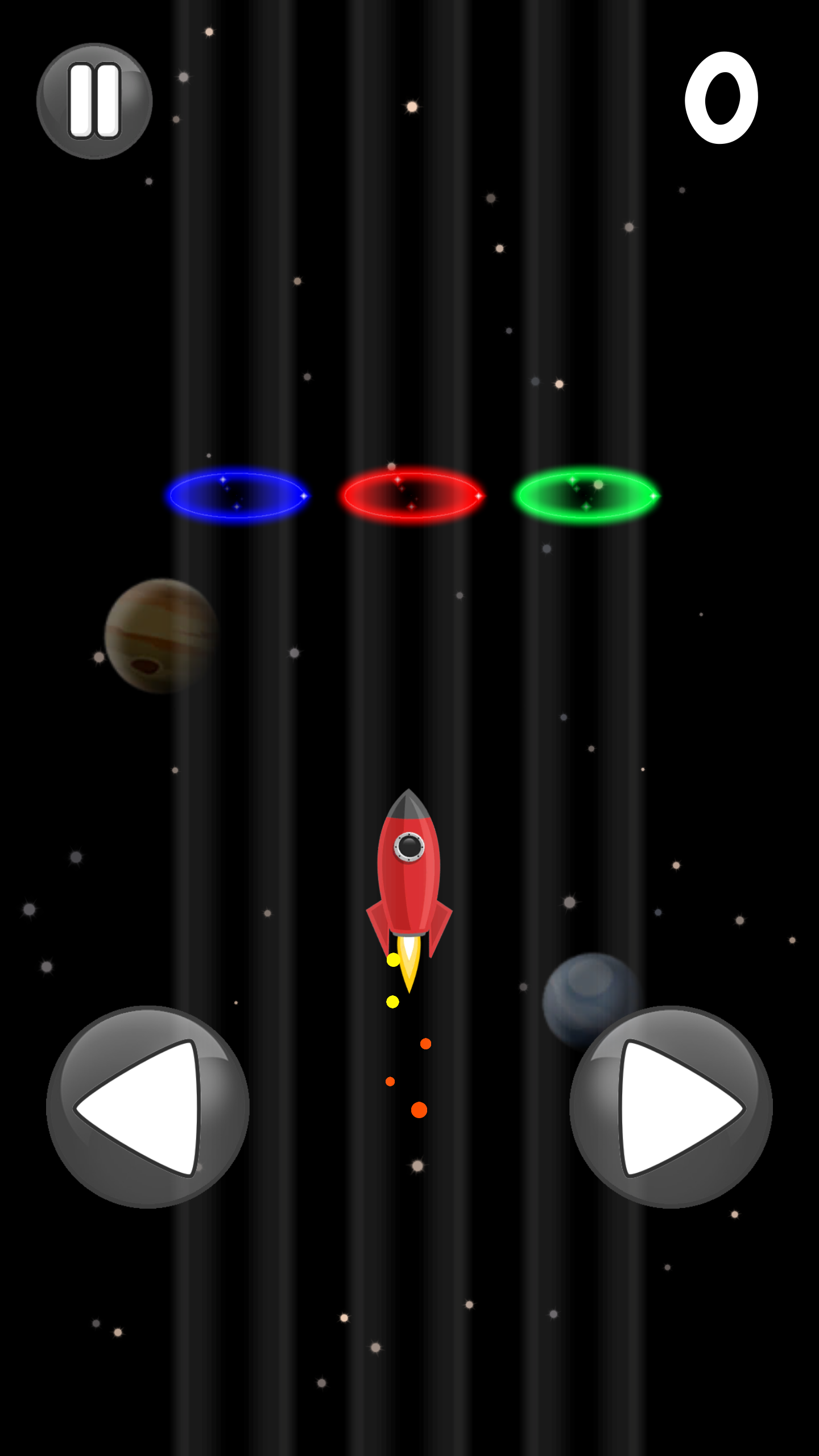
Task: Tap the right arrow steering button
Action: (671, 1107)
